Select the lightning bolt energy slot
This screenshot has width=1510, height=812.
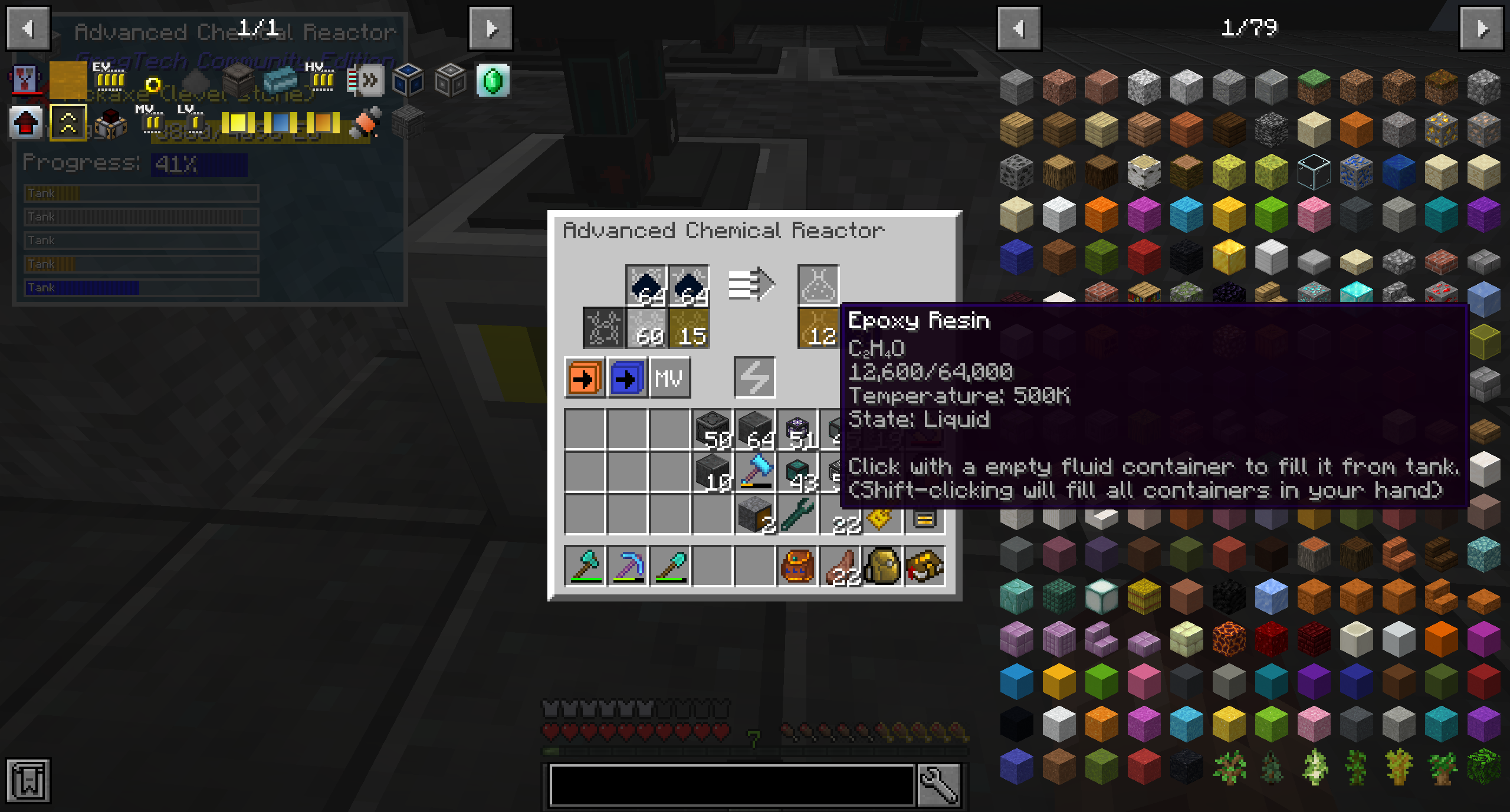pos(754,377)
